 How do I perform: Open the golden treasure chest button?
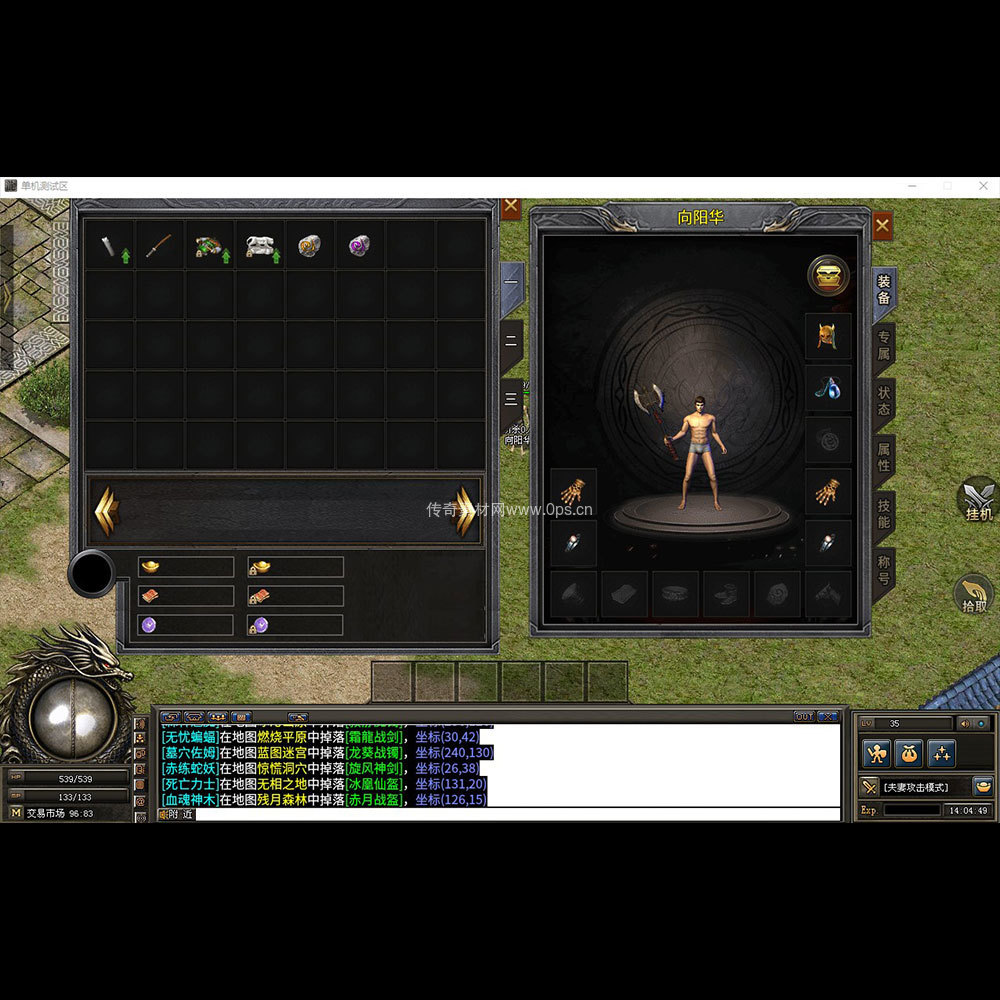click(828, 276)
